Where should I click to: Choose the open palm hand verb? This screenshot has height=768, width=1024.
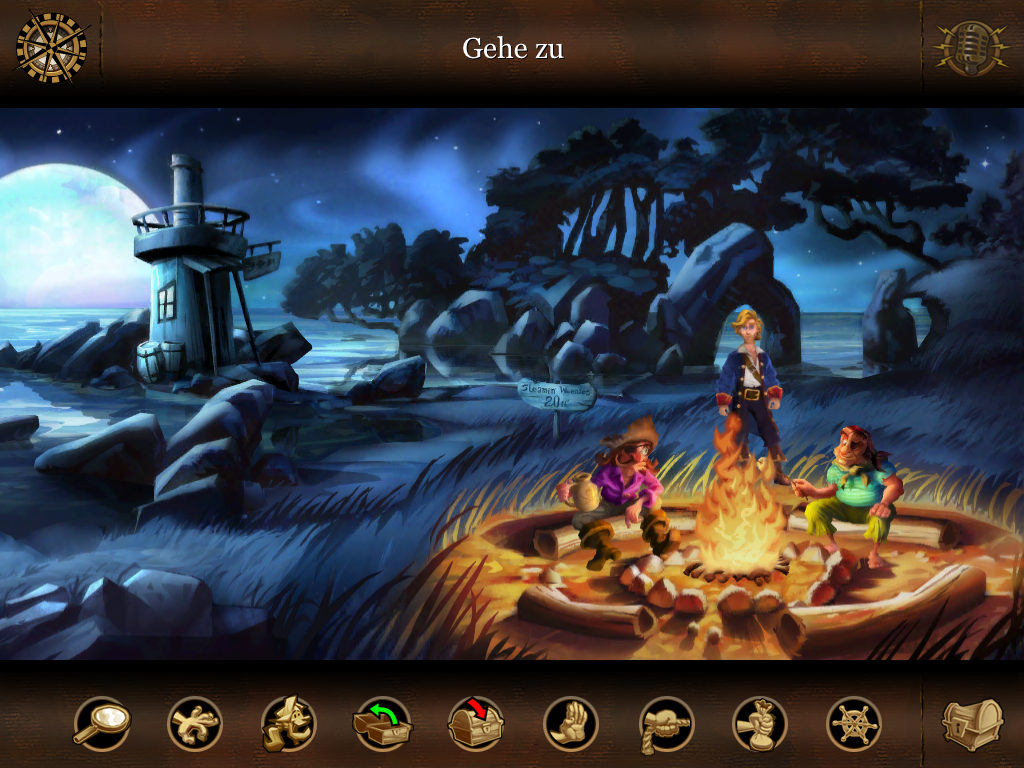tap(571, 723)
